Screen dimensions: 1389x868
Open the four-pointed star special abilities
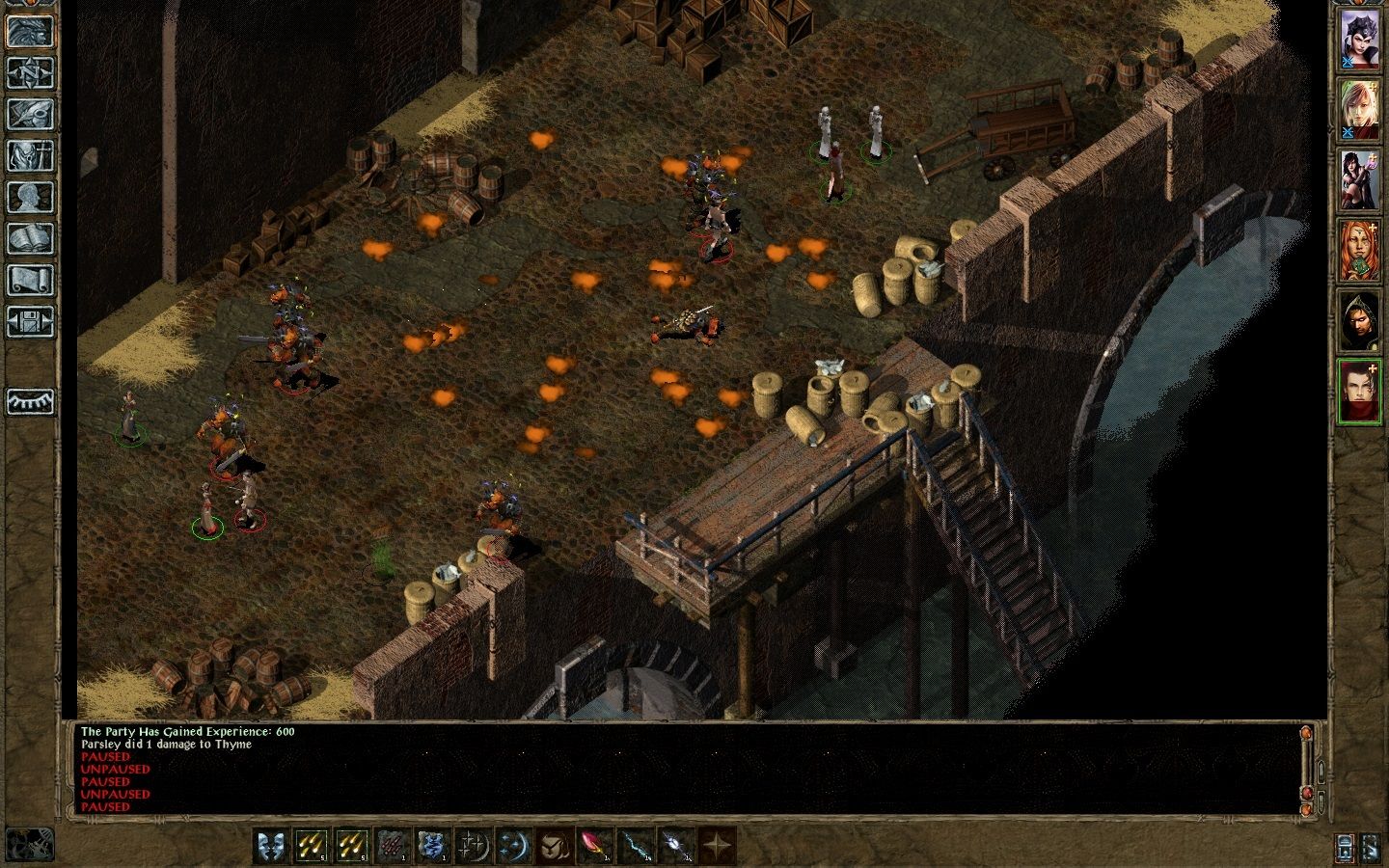[x=716, y=846]
